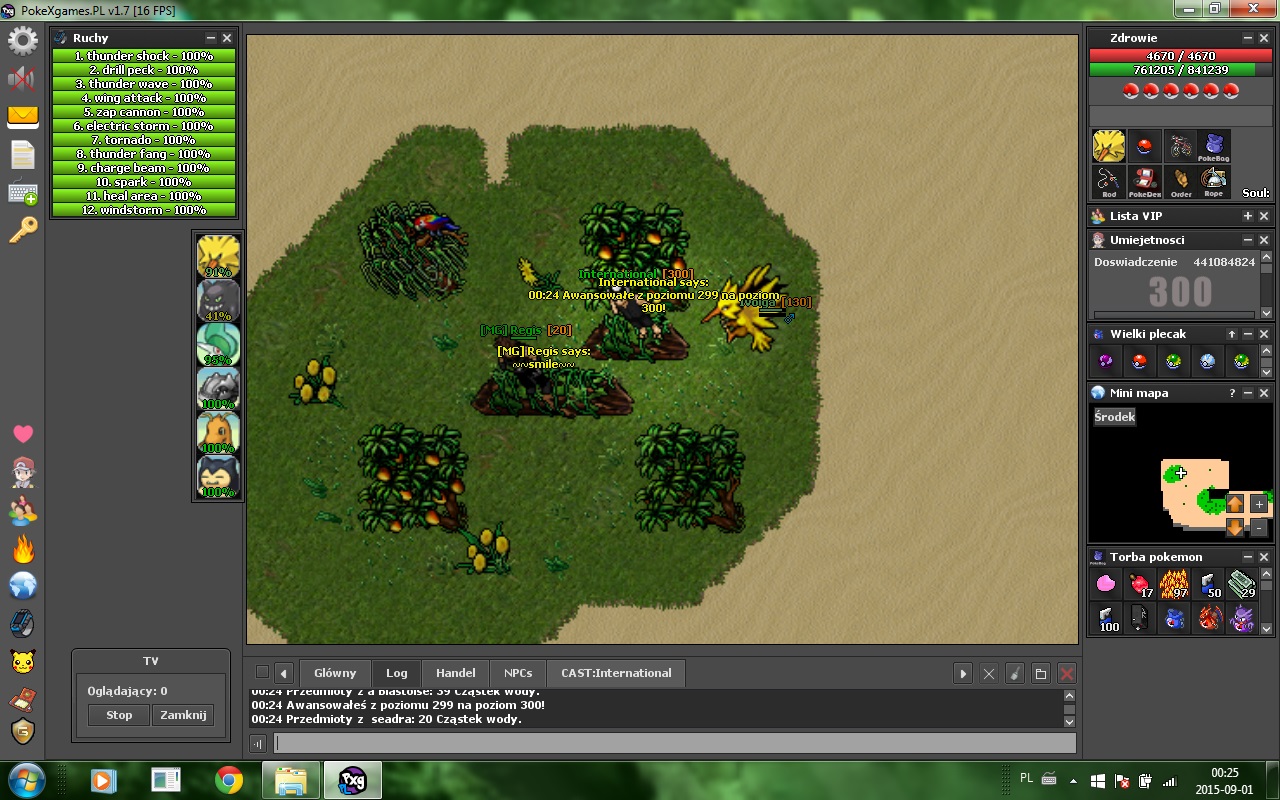Open the settings gear icon

[x=22, y=41]
